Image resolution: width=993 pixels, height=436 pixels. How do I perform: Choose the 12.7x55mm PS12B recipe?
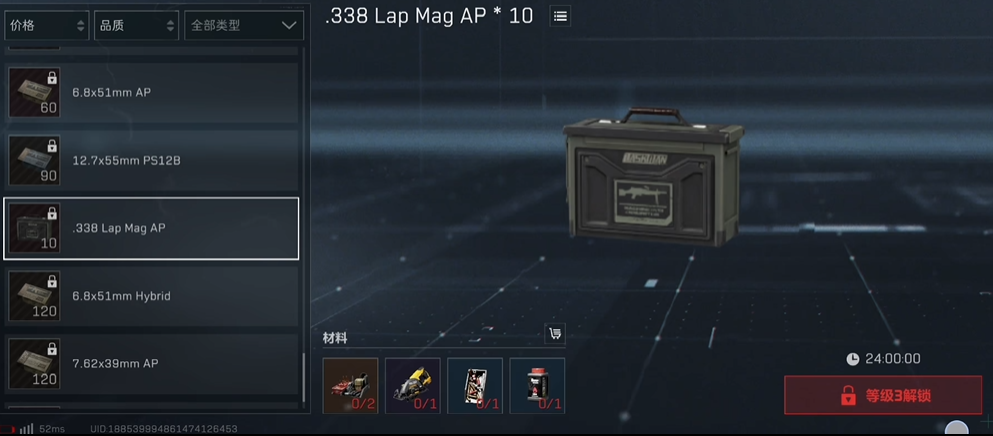[x=152, y=160]
